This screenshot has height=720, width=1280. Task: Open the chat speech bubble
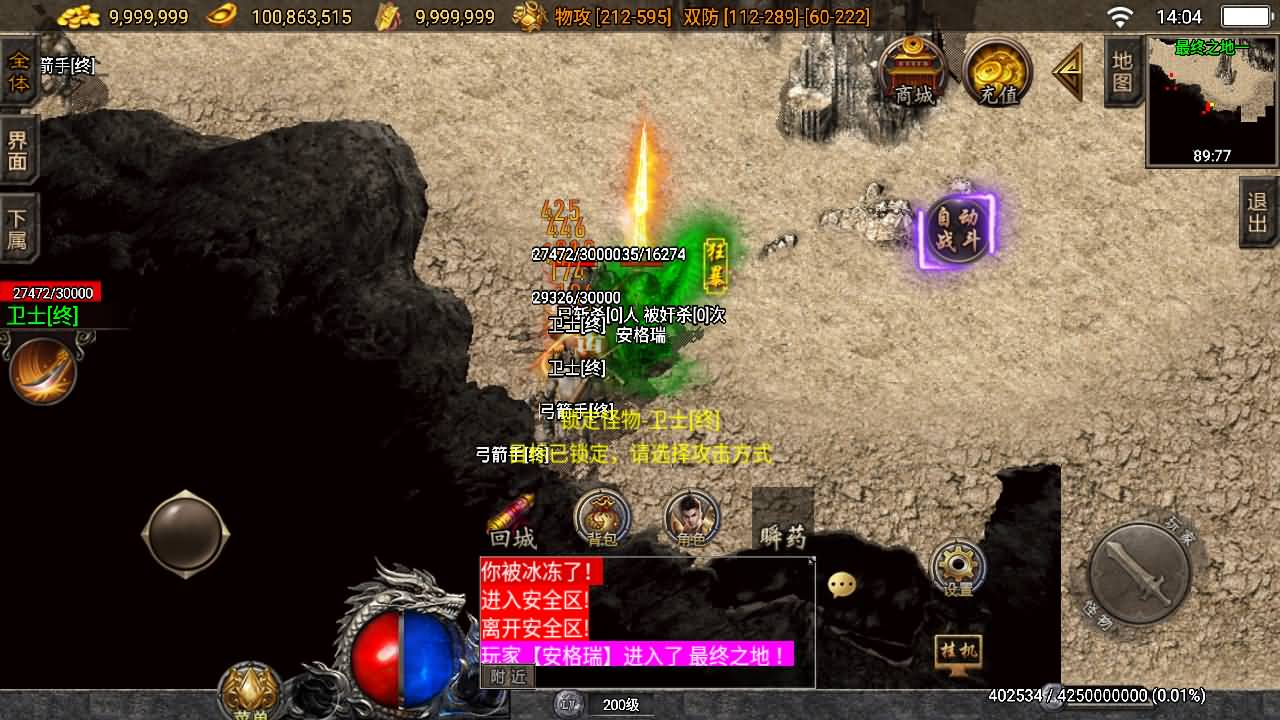[842, 585]
